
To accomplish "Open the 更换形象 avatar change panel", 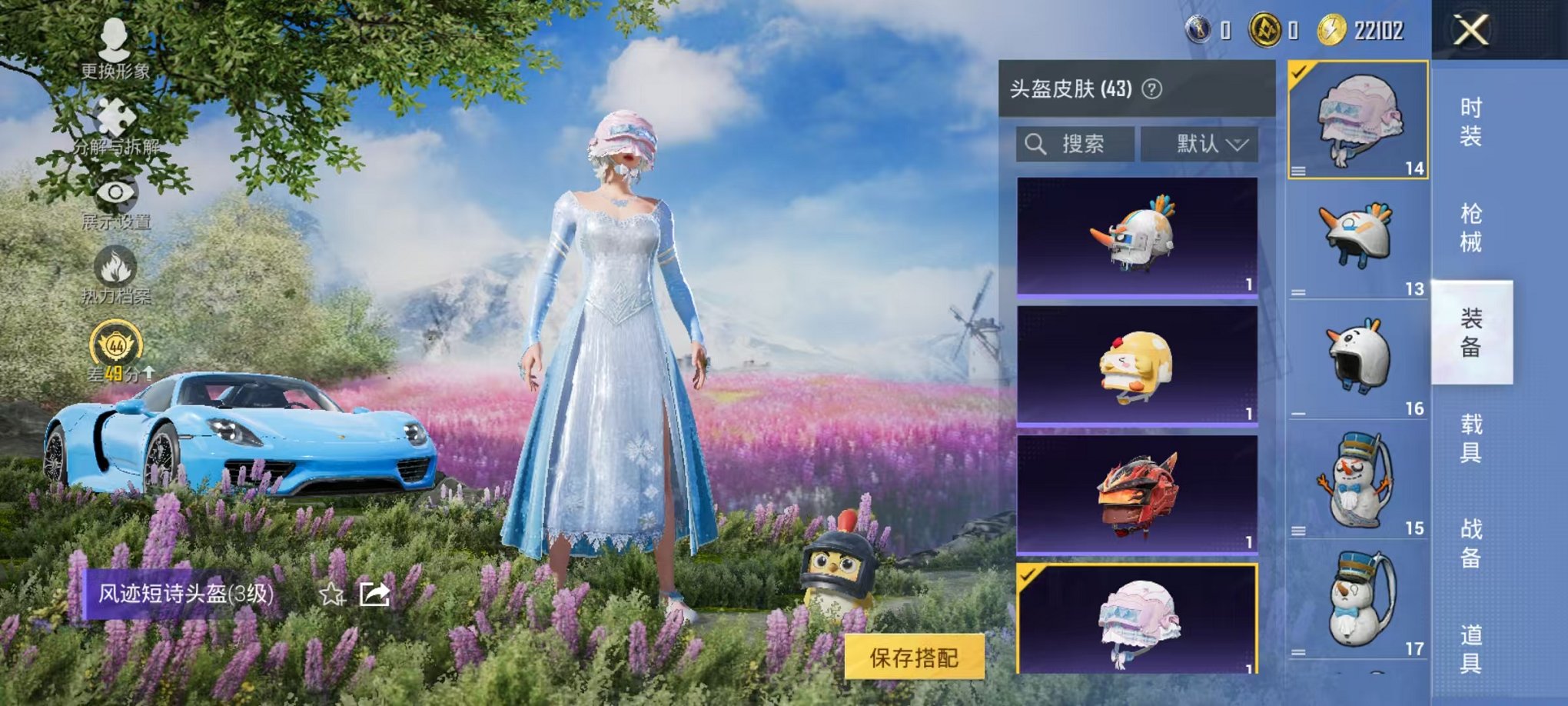I will pyautogui.click(x=114, y=42).
